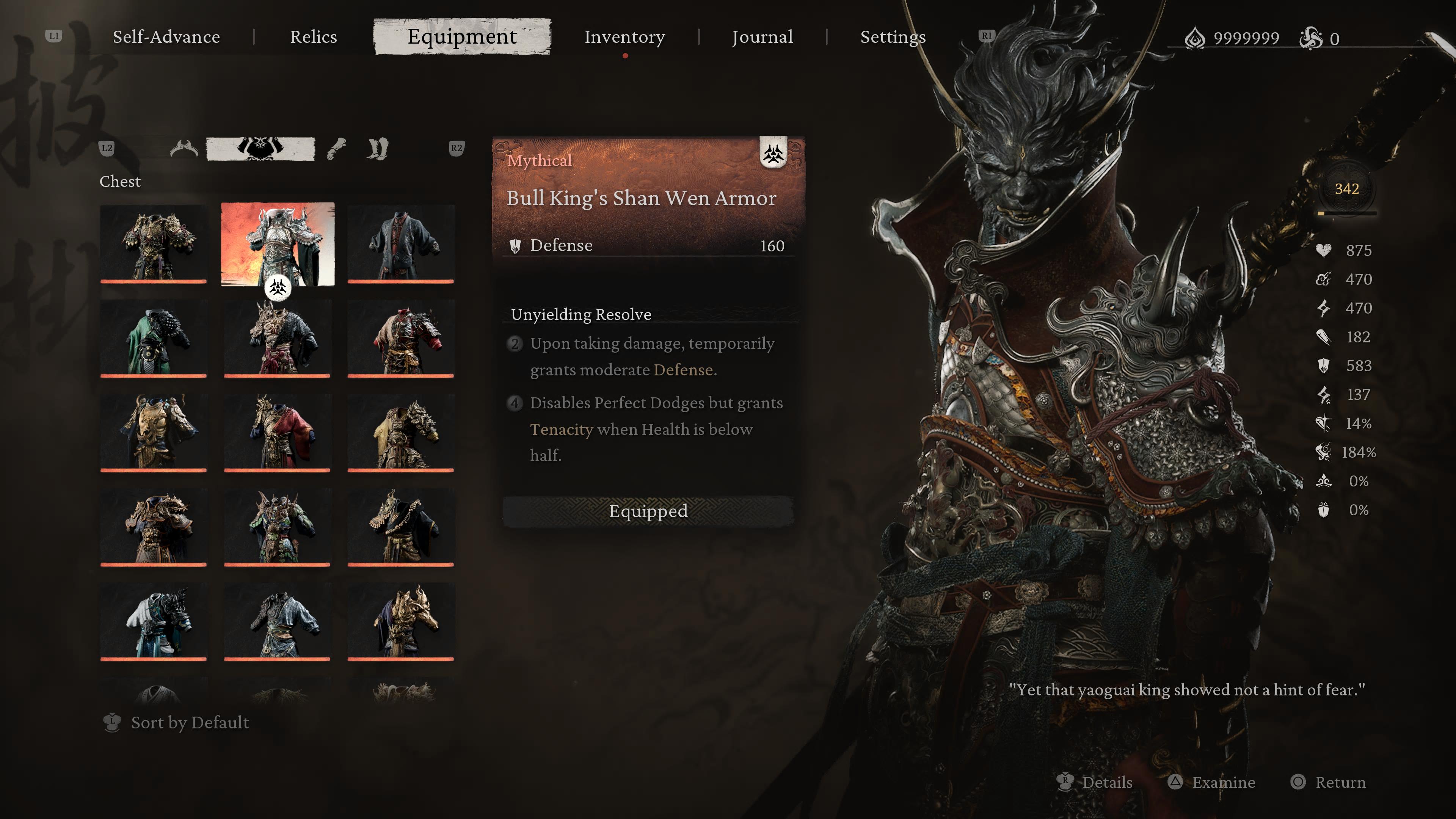This screenshot has width=1456, height=819.
Task: Select the Equipment tab
Action: [x=462, y=37]
